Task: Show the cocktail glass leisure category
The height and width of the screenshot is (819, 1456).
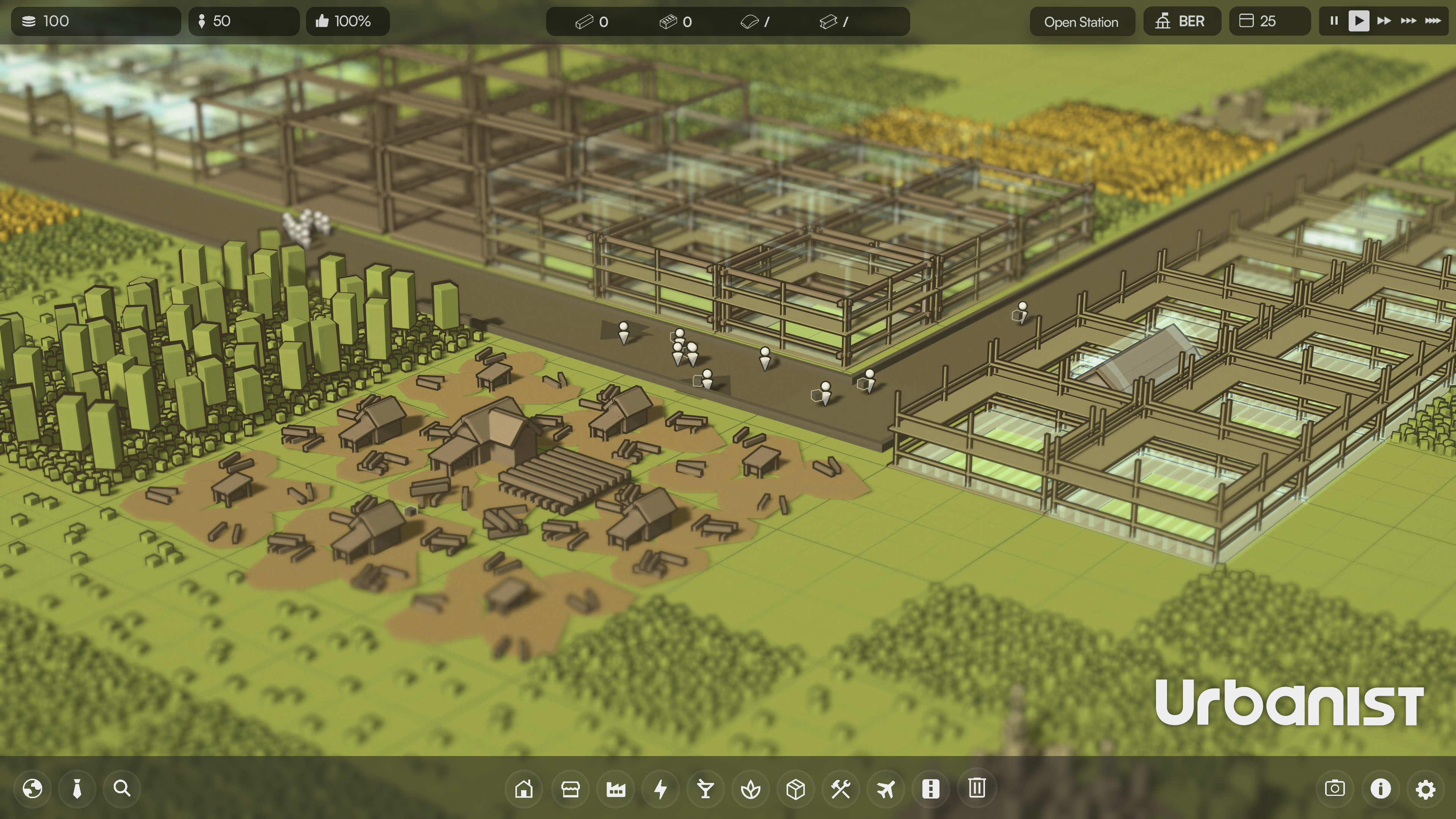Action: 705,789
